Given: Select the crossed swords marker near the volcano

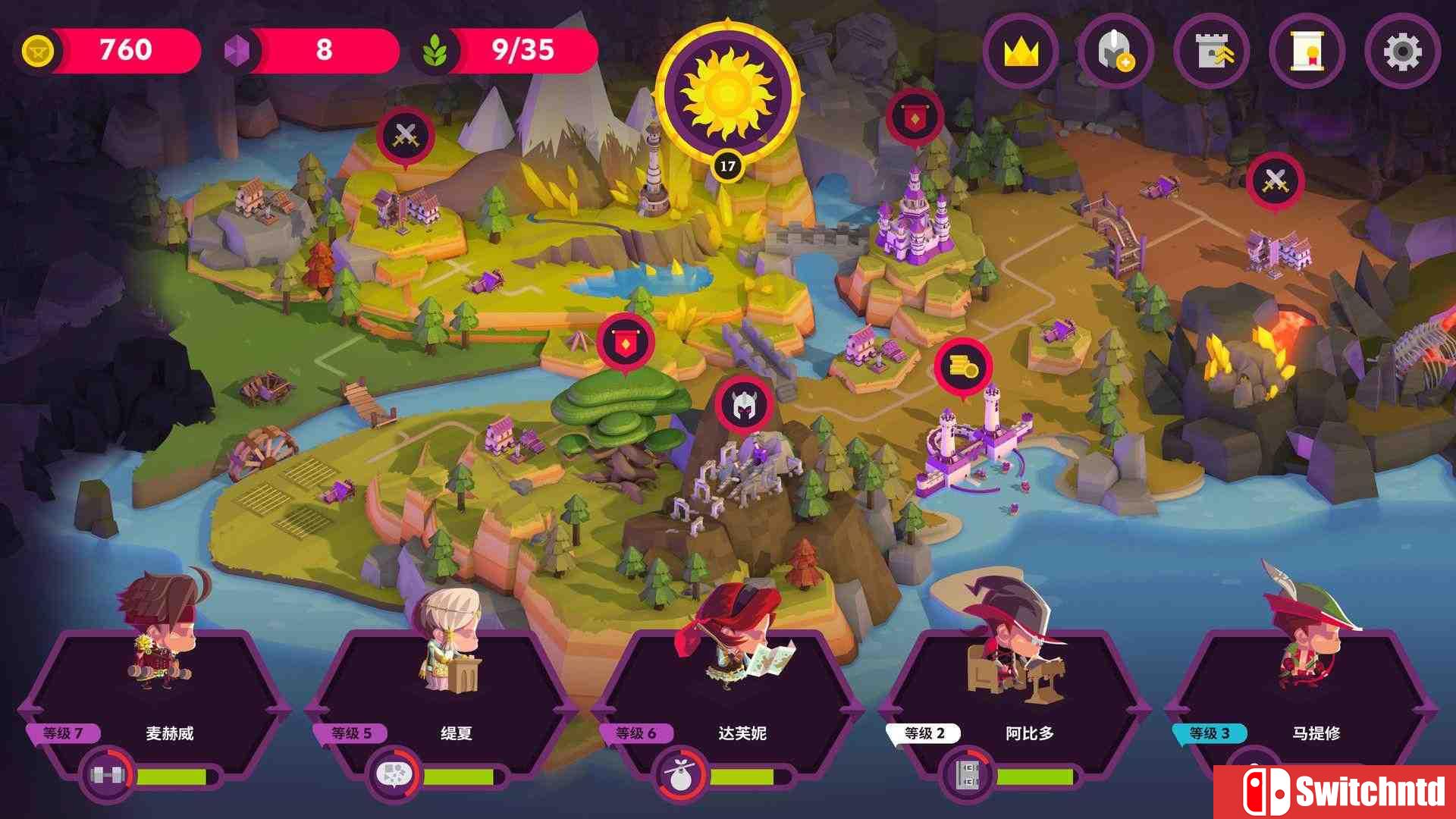Looking at the screenshot, I should point(1275,181).
